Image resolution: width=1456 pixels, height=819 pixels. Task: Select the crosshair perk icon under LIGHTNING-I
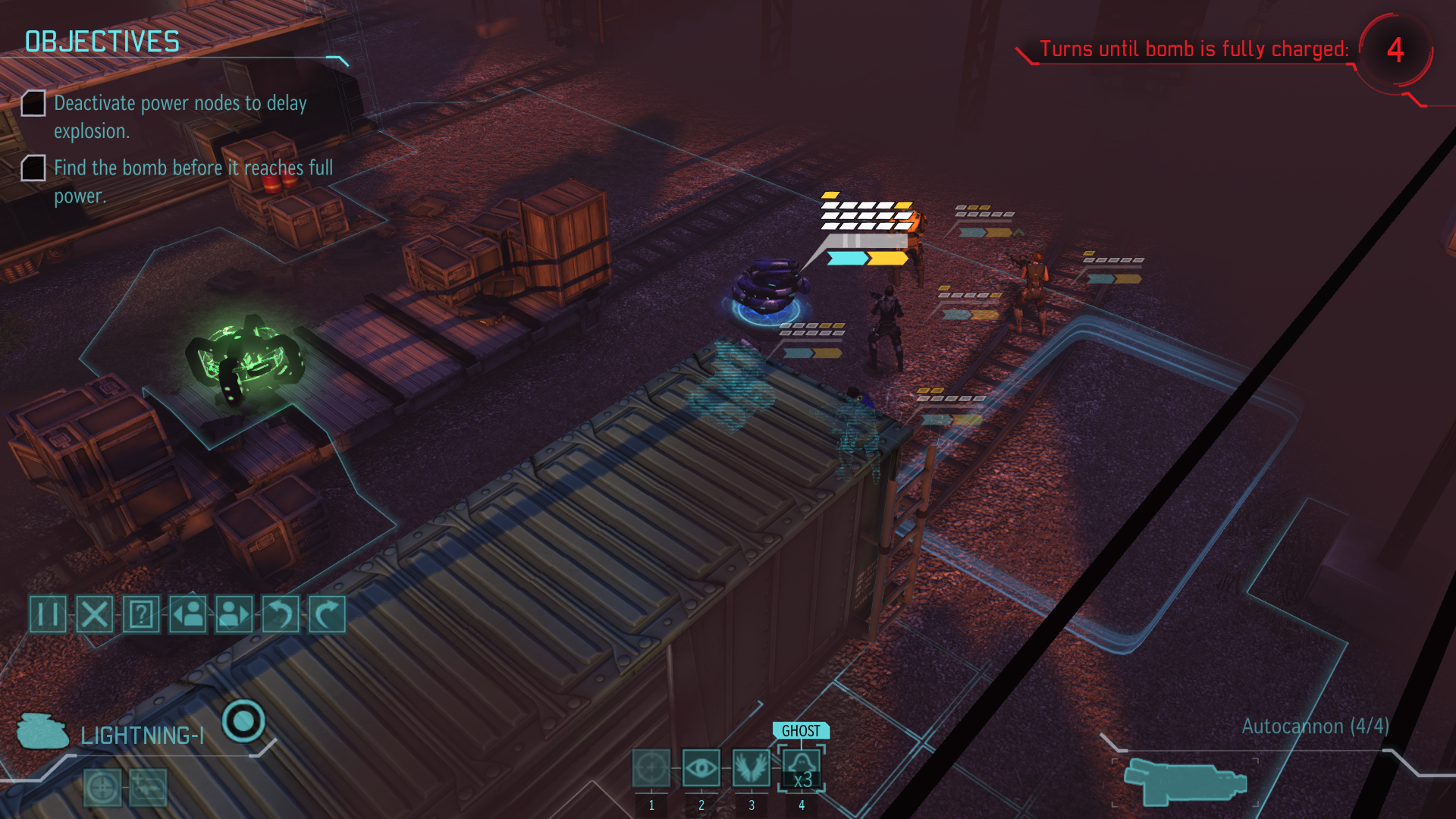[x=102, y=787]
